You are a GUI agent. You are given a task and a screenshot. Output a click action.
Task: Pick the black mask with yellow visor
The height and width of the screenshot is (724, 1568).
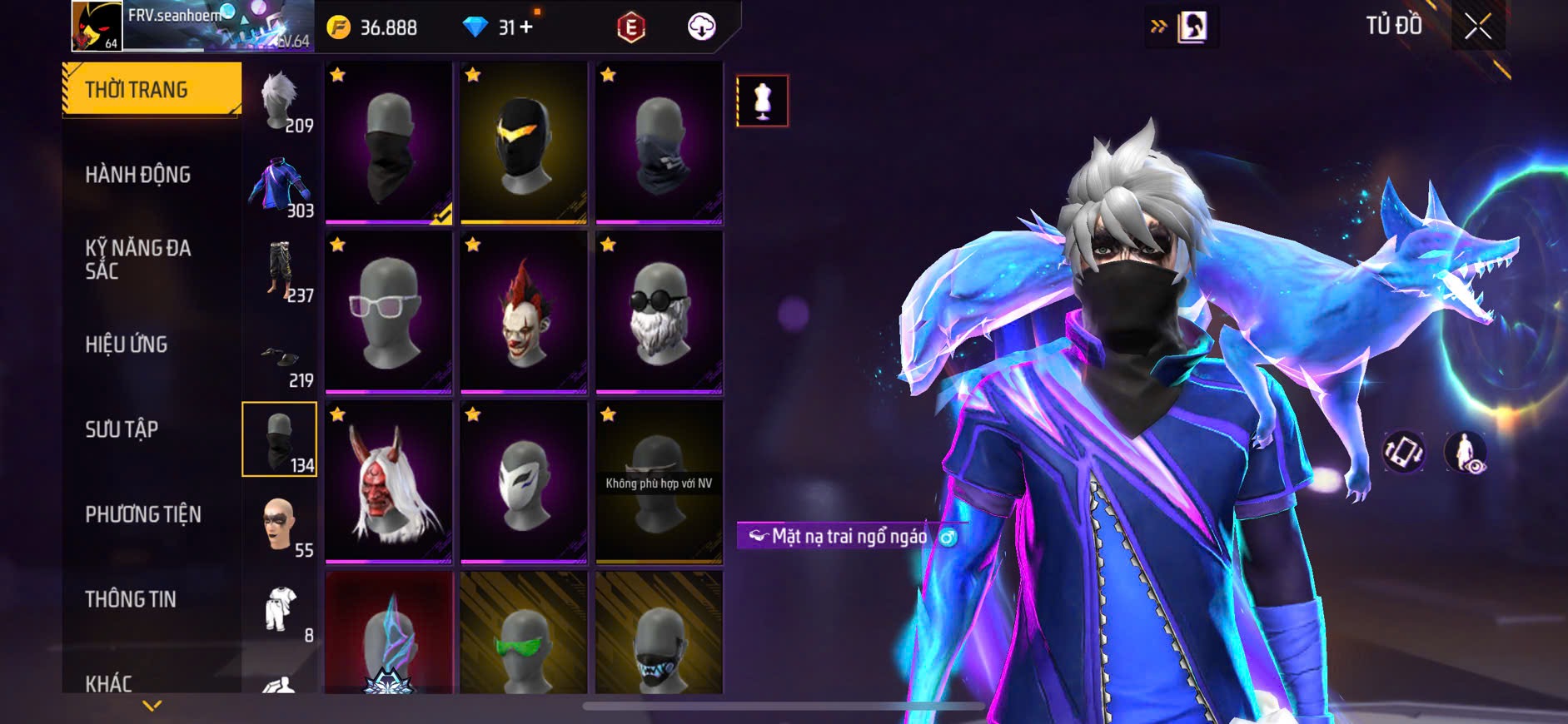pos(524,143)
